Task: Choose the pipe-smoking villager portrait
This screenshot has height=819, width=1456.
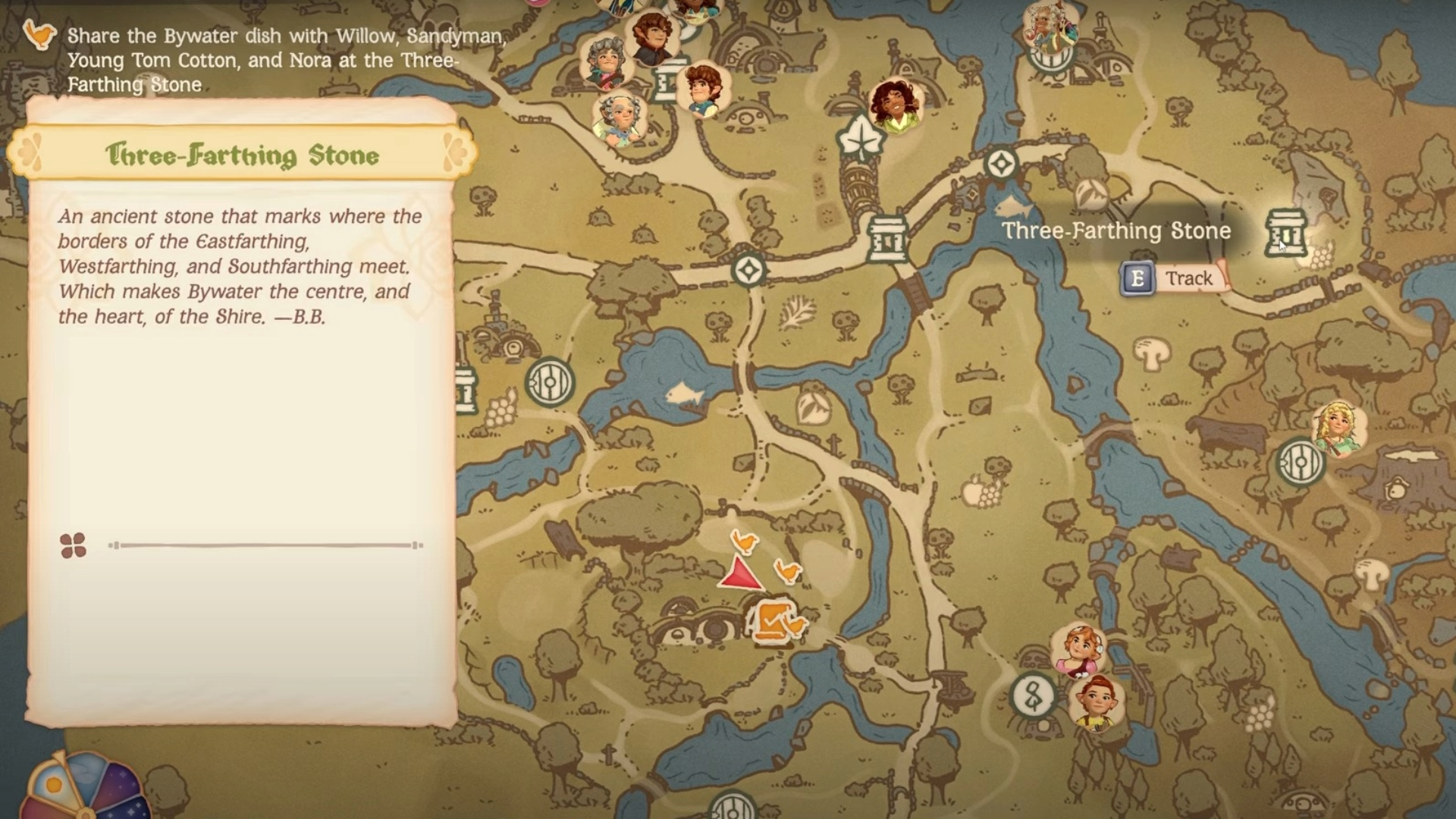Action: coord(1050,28)
